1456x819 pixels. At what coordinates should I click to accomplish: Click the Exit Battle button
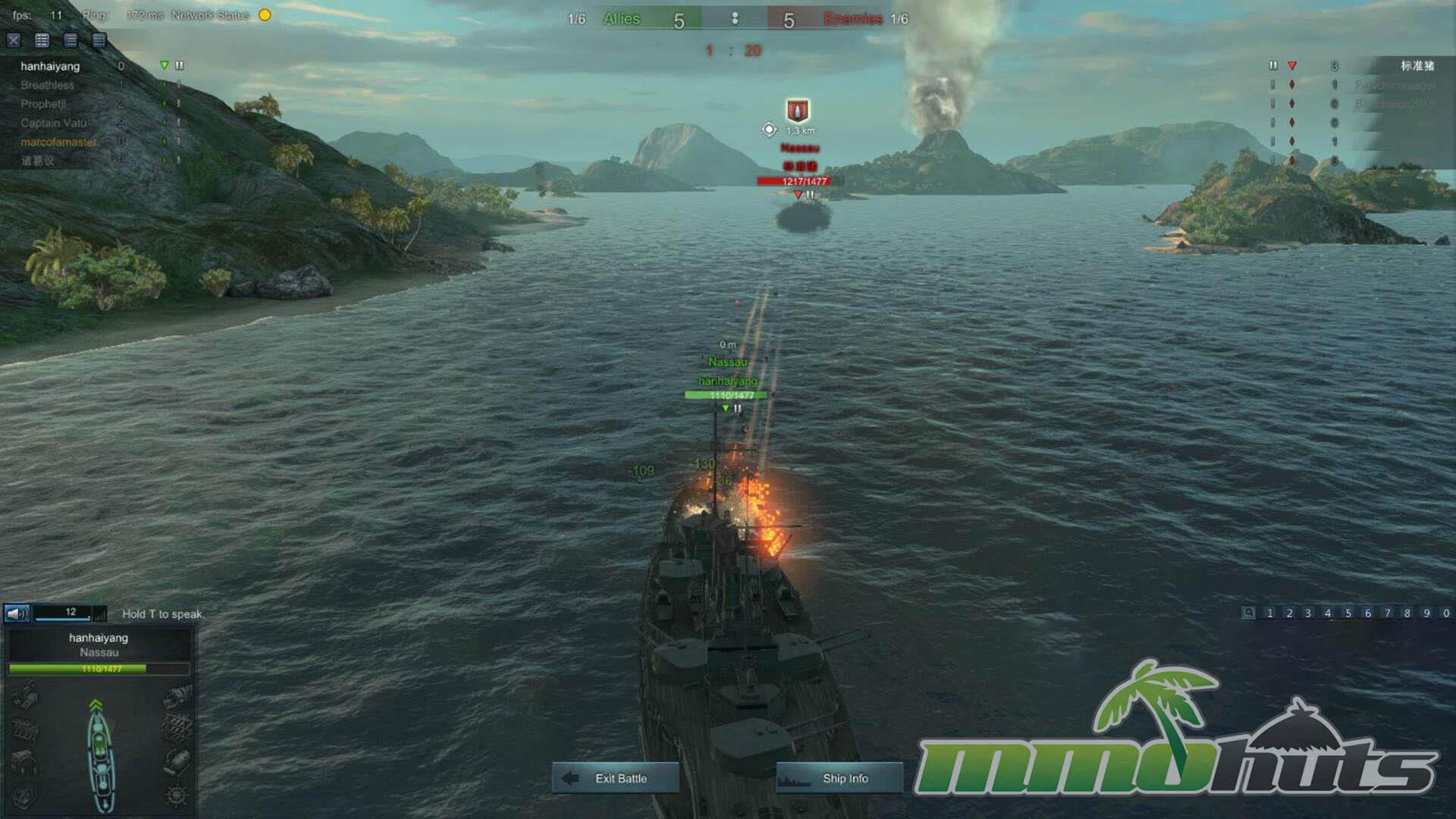(x=615, y=778)
